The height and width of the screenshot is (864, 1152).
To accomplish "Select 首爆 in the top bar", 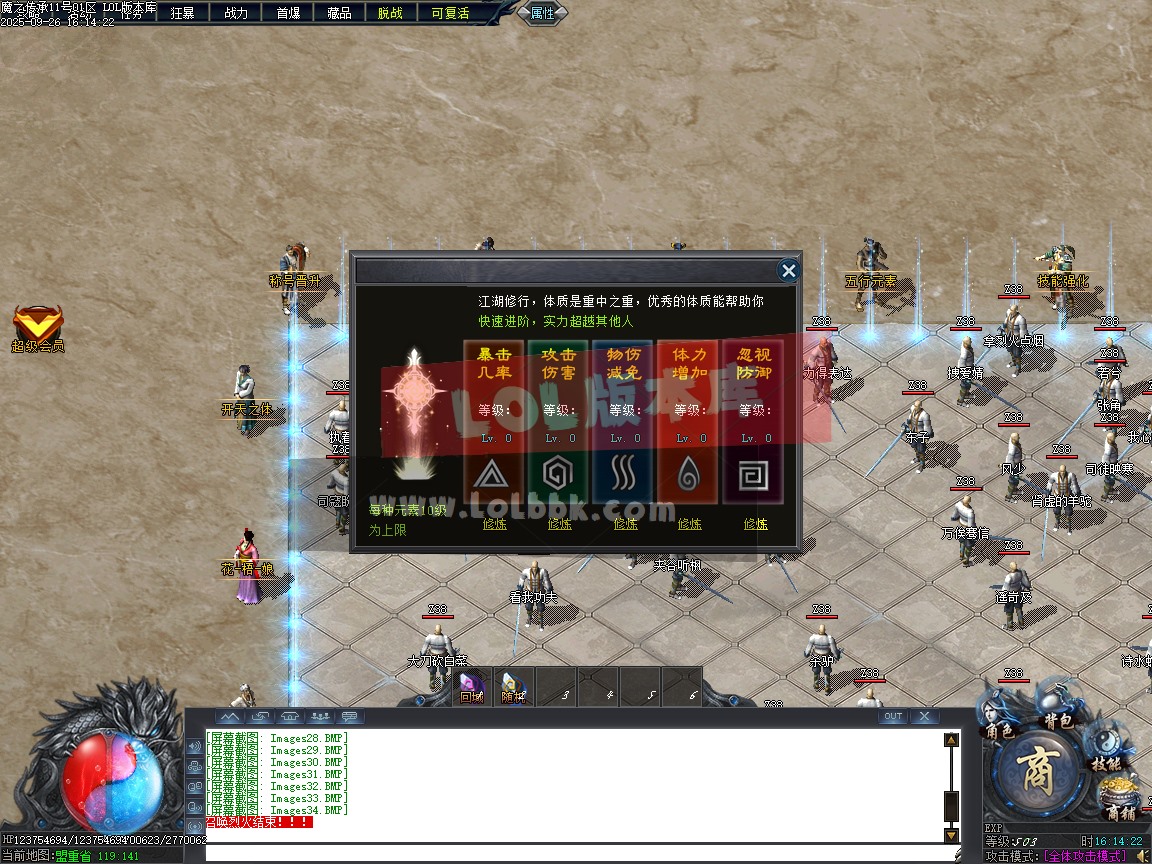I will (288, 13).
